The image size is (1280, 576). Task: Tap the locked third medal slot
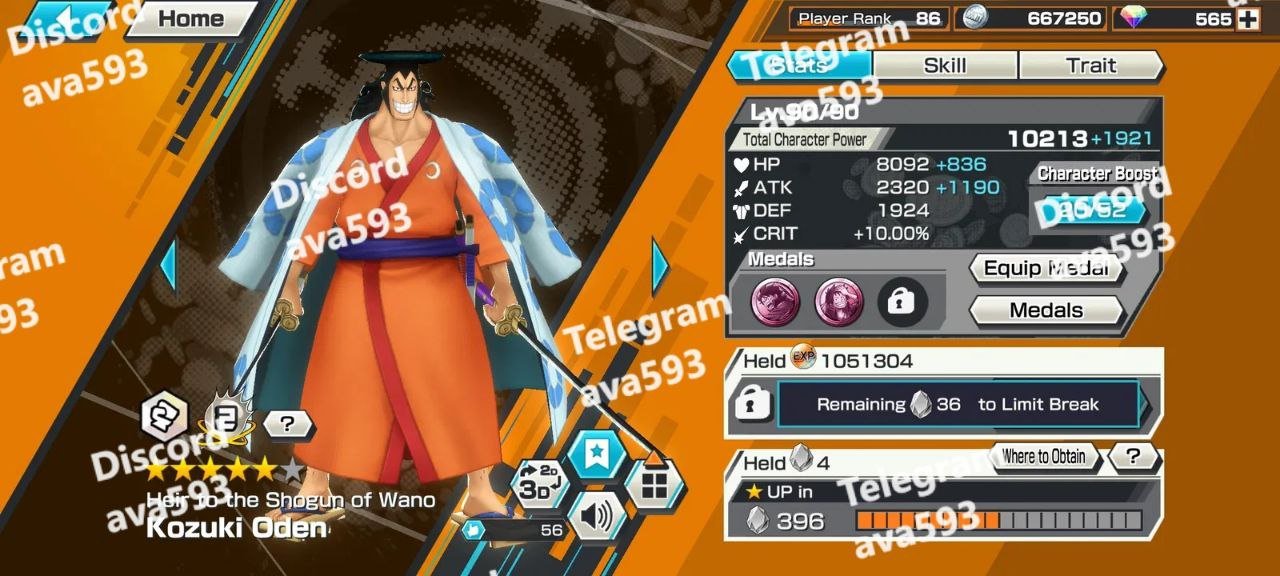[x=902, y=301]
